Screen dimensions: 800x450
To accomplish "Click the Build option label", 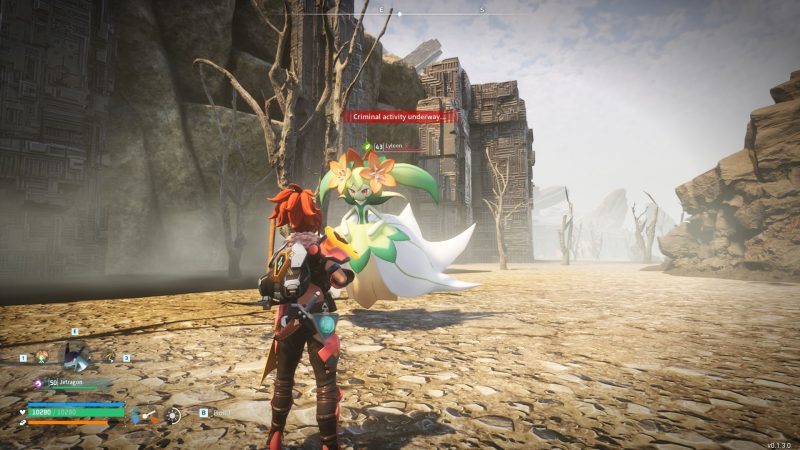I will [221, 412].
